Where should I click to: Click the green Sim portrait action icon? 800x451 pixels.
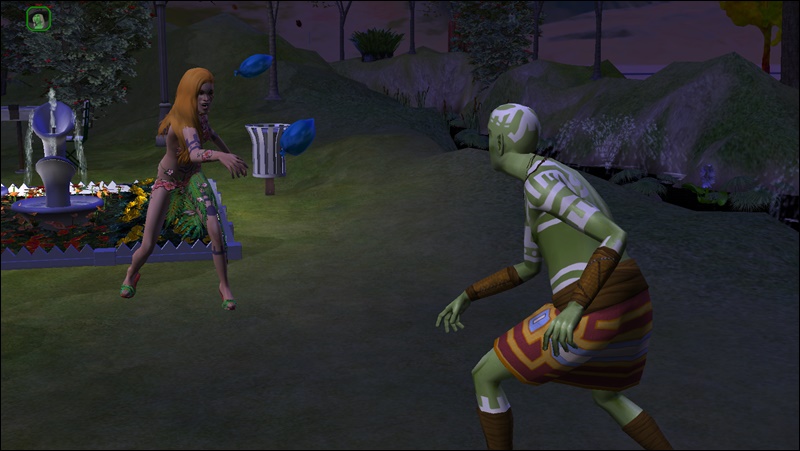point(39,18)
